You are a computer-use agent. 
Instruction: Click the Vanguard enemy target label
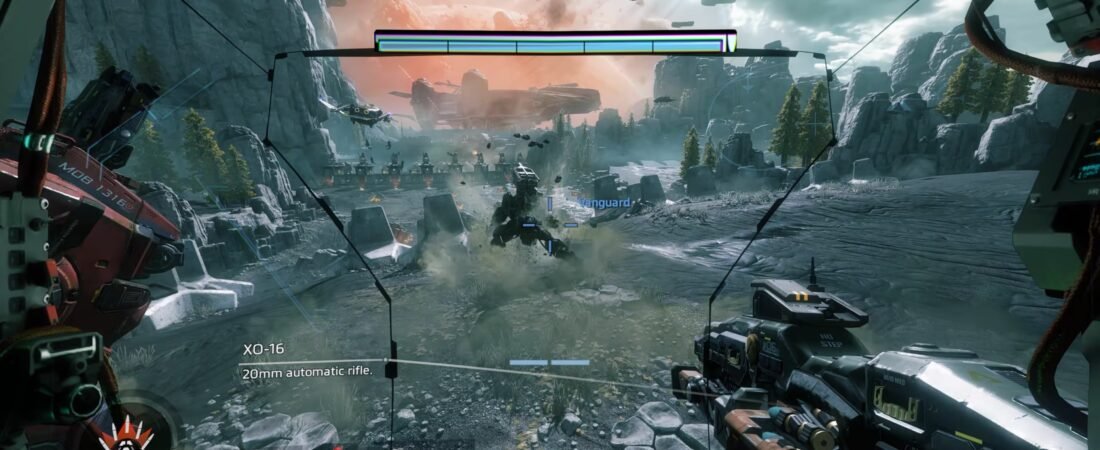point(605,203)
